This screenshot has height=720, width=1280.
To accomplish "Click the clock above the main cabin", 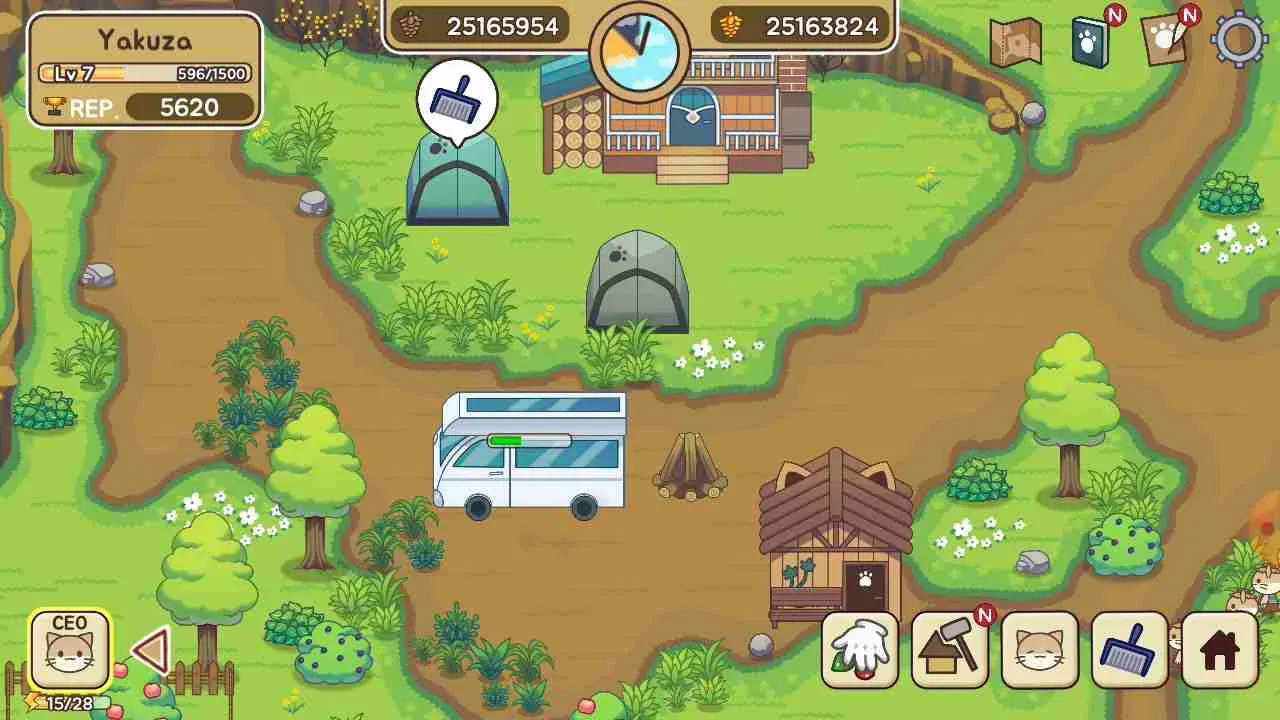I will click(x=640, y=55).
